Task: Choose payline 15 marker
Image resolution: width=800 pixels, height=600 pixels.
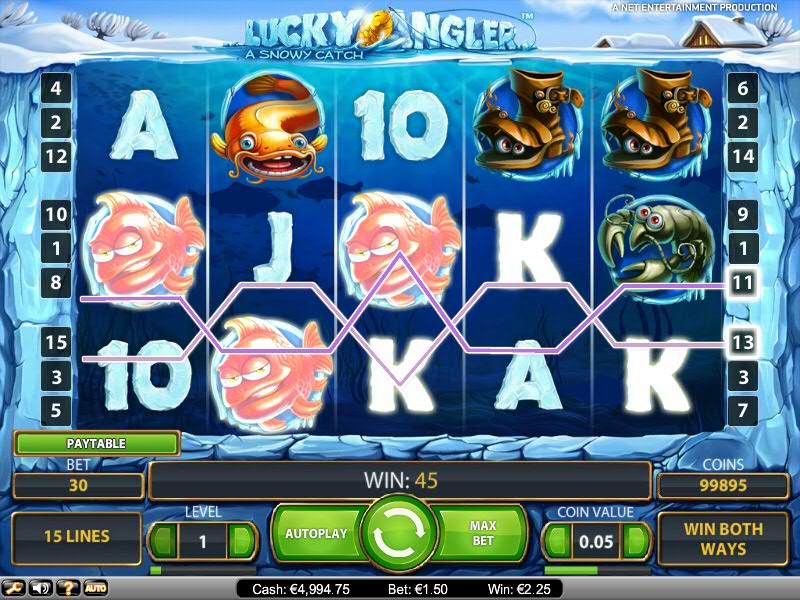Action: click(x=56, y=342)
